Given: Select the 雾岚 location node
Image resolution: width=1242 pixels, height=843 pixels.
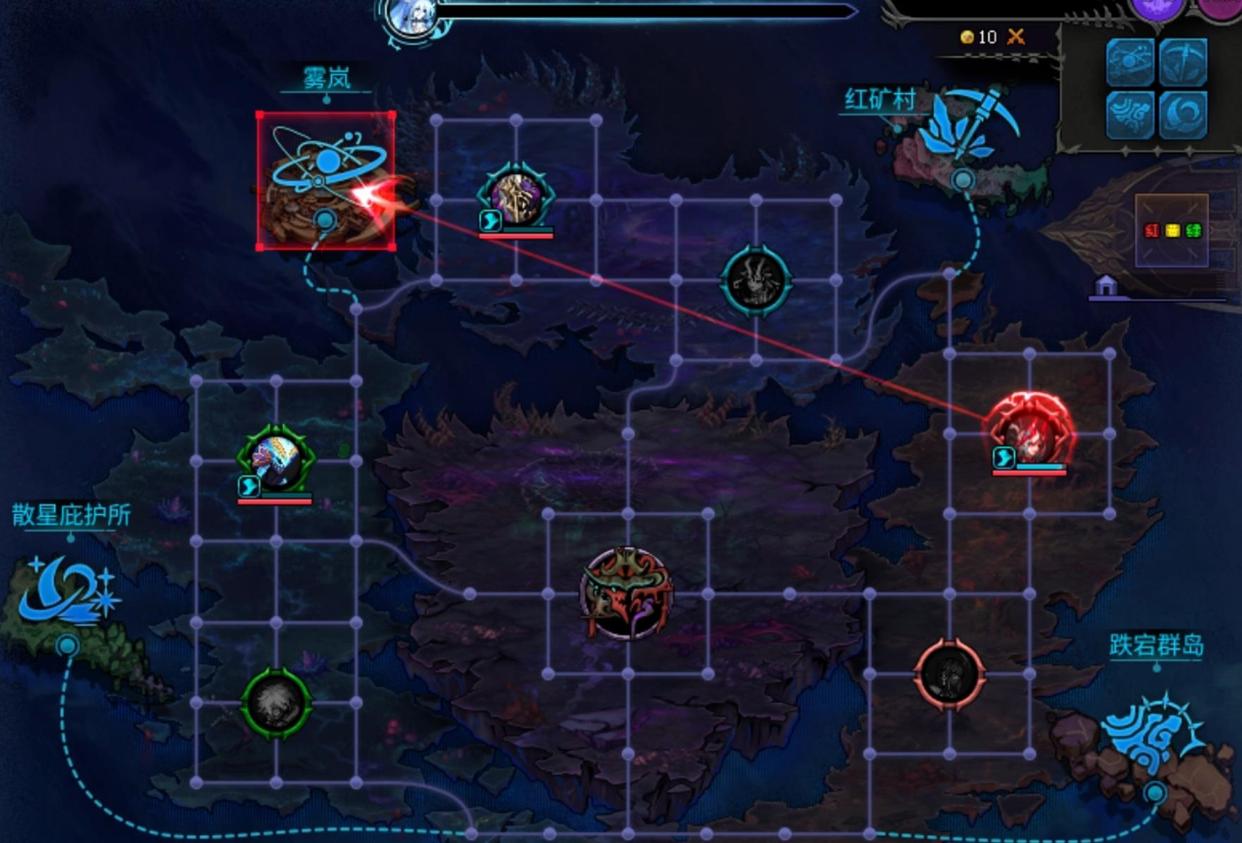Looking at the screenshot, I should [325, 180].
